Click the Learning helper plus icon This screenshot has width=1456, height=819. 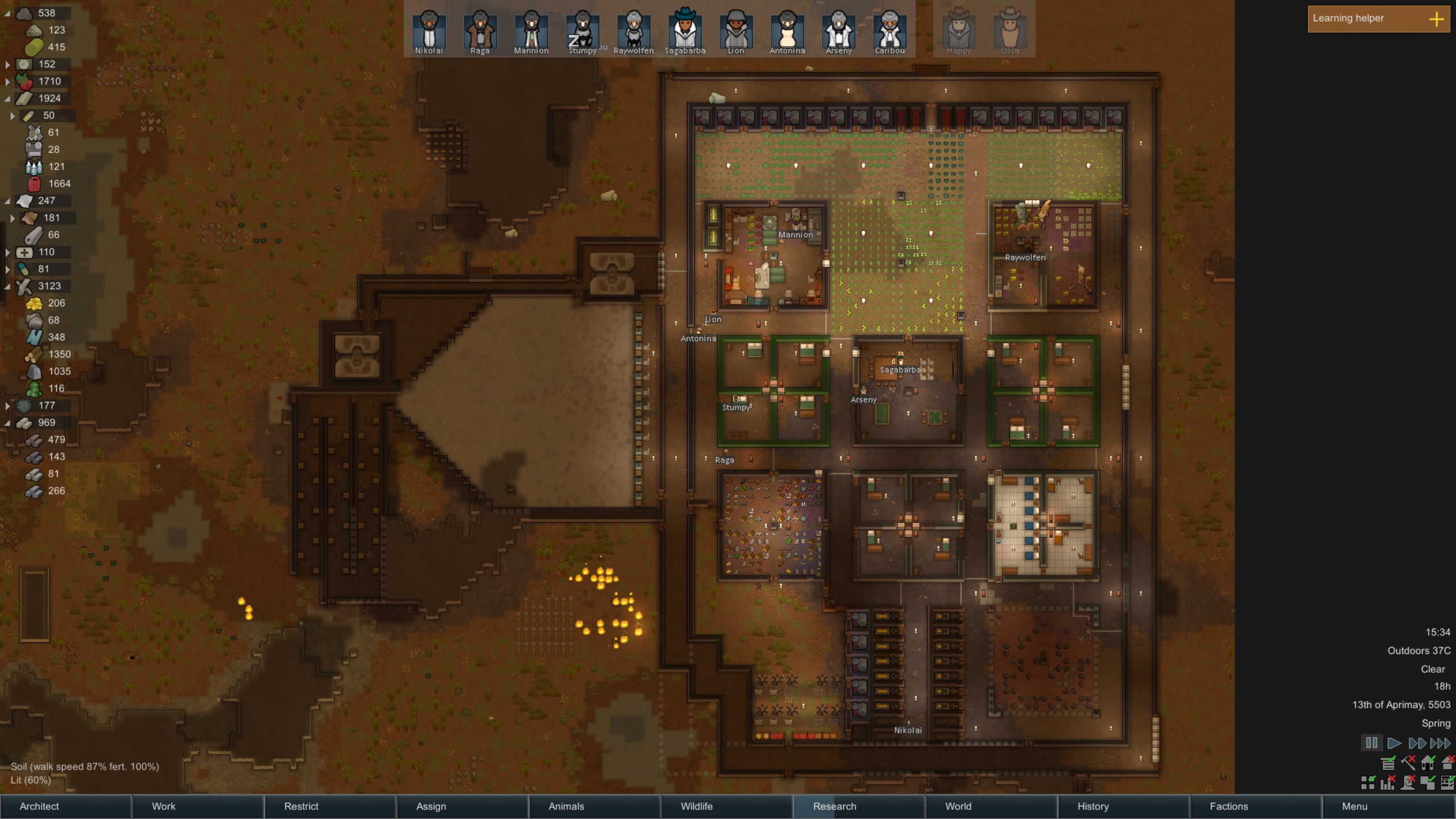(x=1438, y=20)
